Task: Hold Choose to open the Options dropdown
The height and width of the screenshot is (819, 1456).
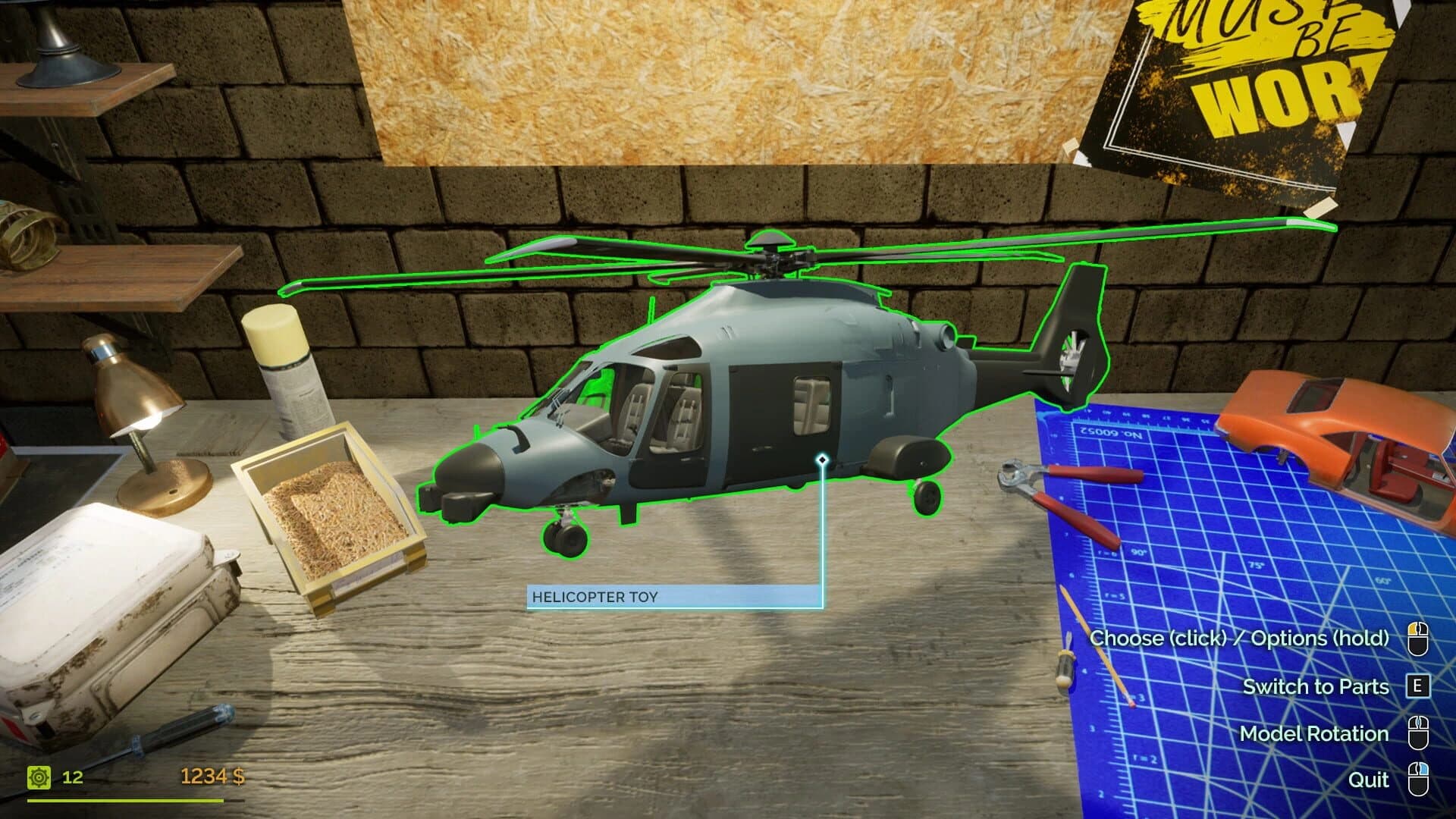Action: click(x=1240, y=639)
